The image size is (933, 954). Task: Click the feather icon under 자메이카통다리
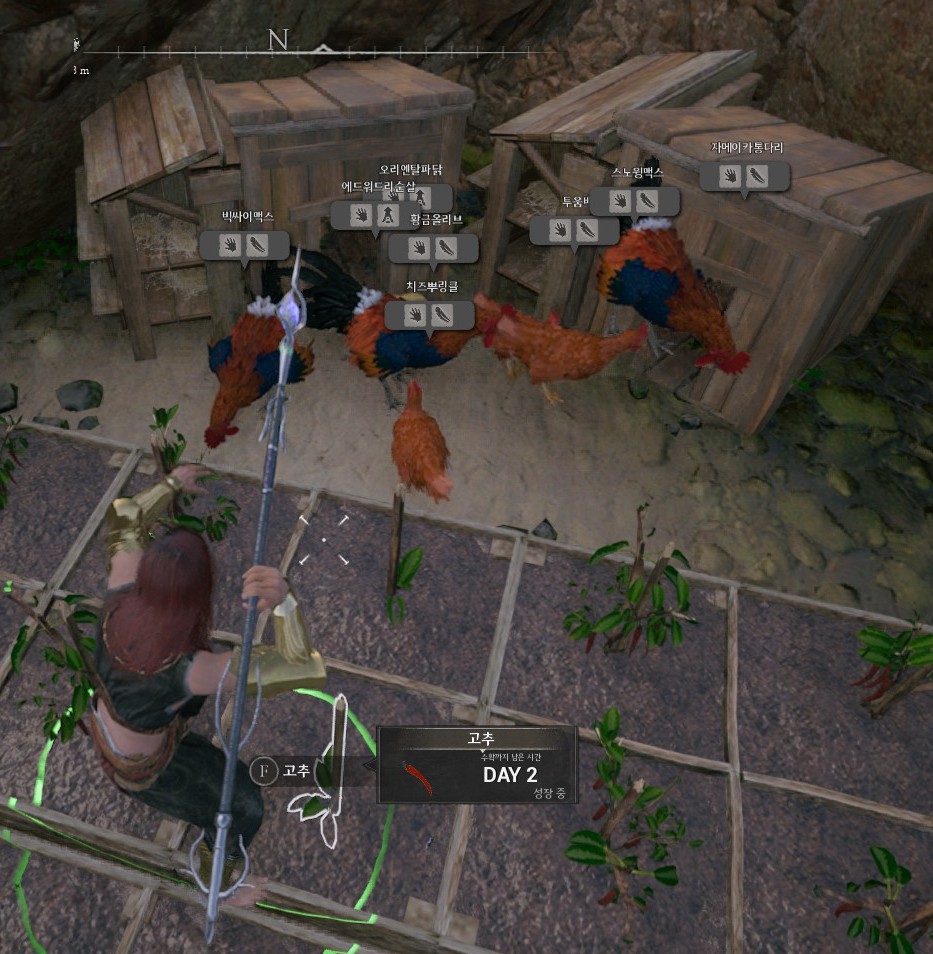tap(758, 176)
